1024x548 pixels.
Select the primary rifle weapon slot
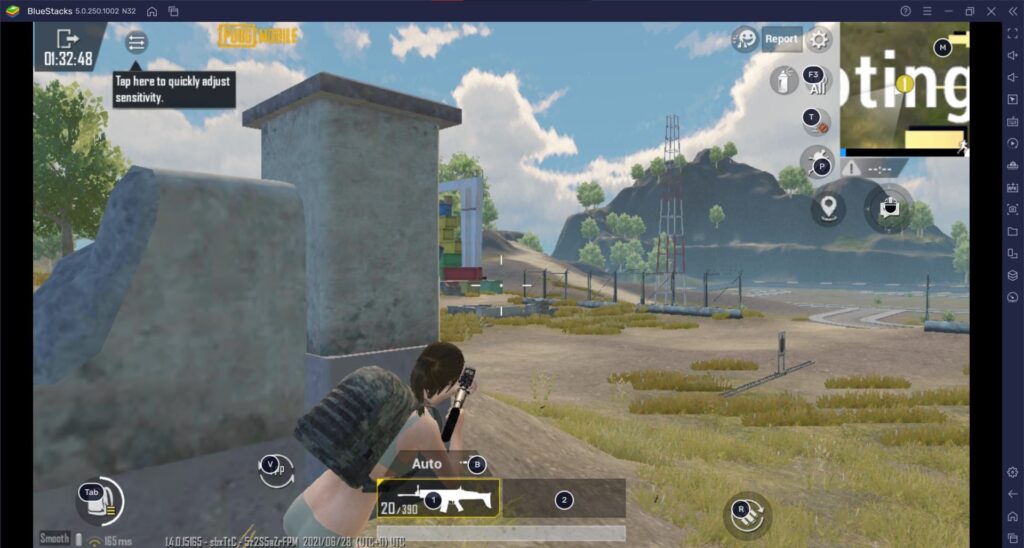point(438,498)
